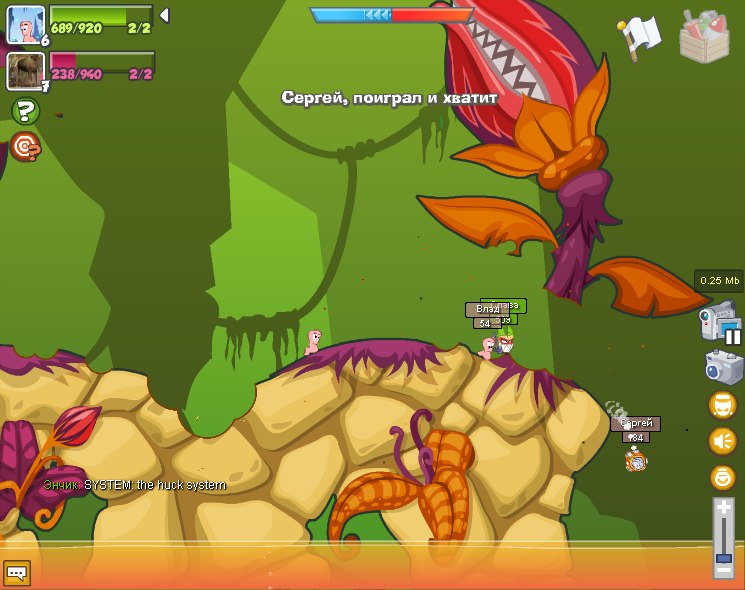Zoom in with the slider's plus button
The image size is (745, 590).
pos(724,508)
